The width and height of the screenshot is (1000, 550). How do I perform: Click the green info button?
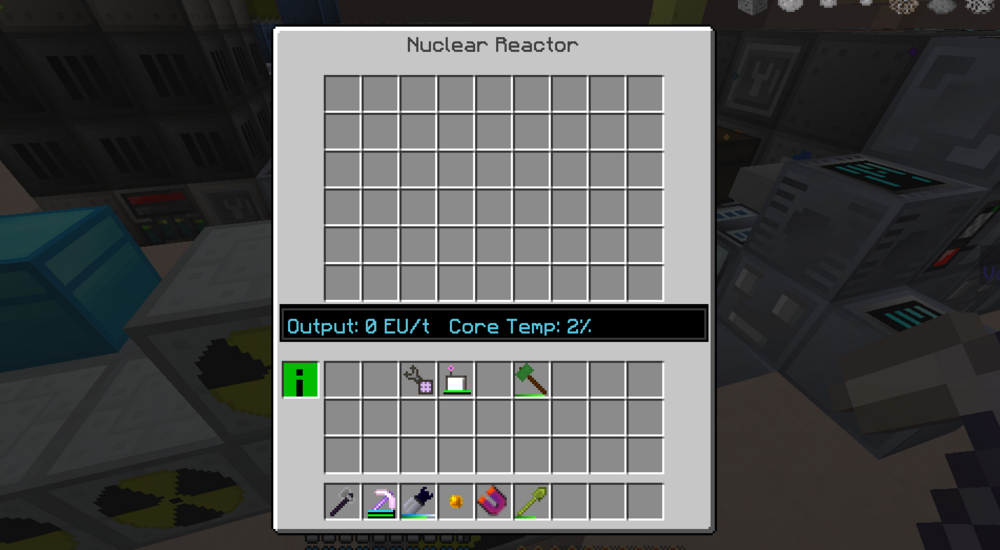point(300,380)
